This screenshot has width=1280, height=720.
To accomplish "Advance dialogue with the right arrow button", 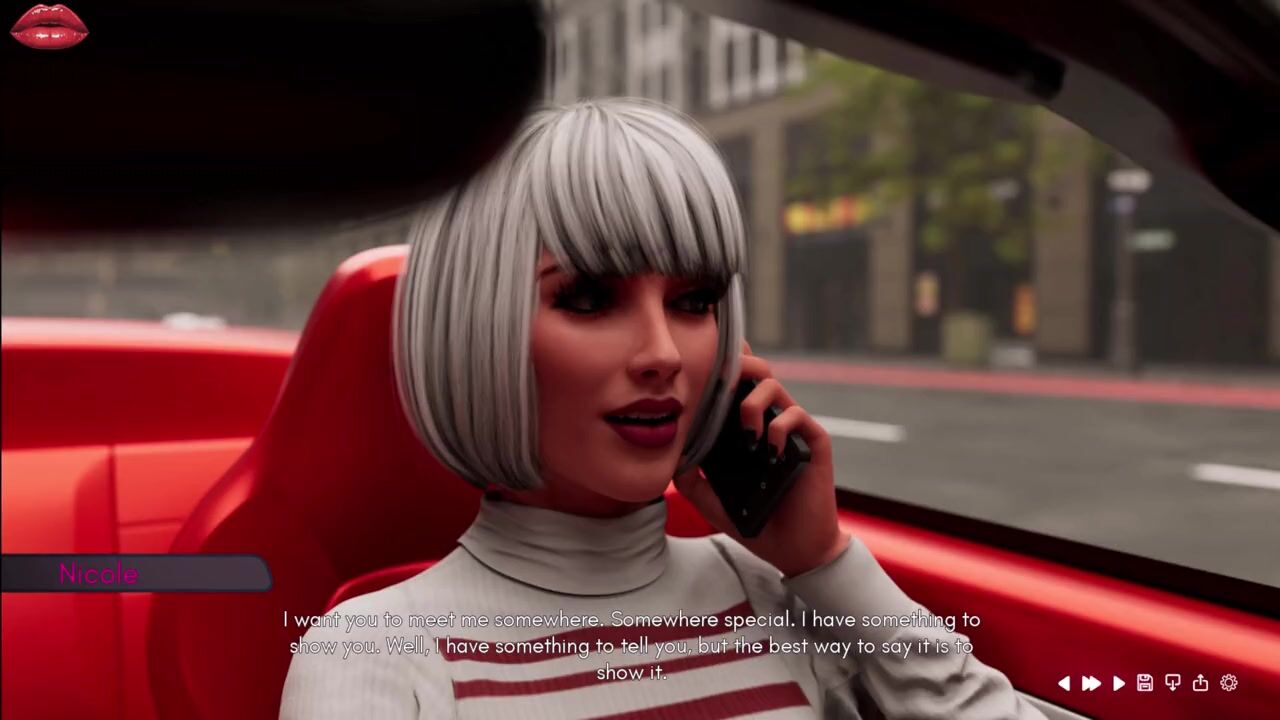I will (x=1119, y=683).
